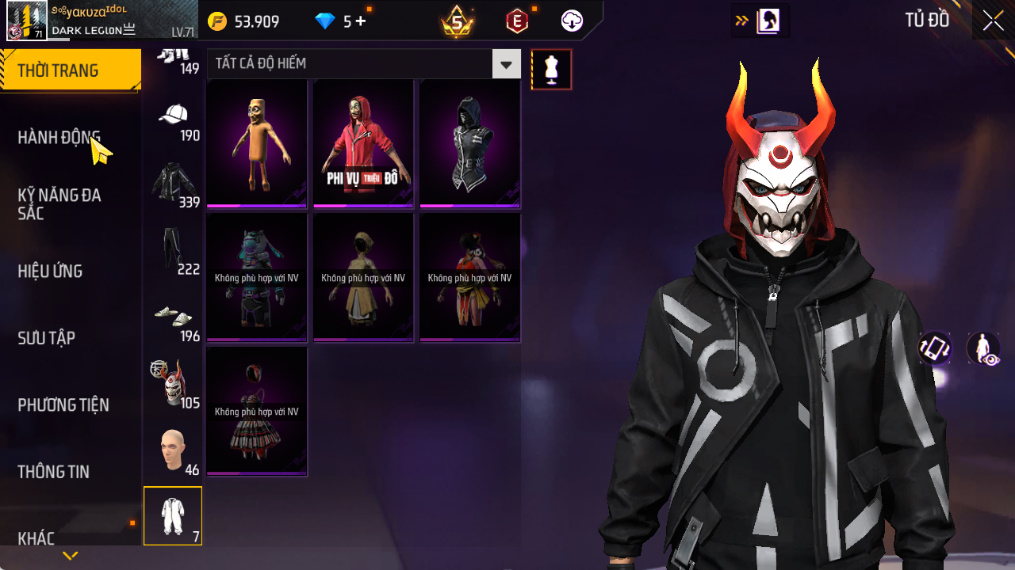Select the red hooded masked outfit
This screenshot has width=1015, height=570.
click(x=363, y=144)
